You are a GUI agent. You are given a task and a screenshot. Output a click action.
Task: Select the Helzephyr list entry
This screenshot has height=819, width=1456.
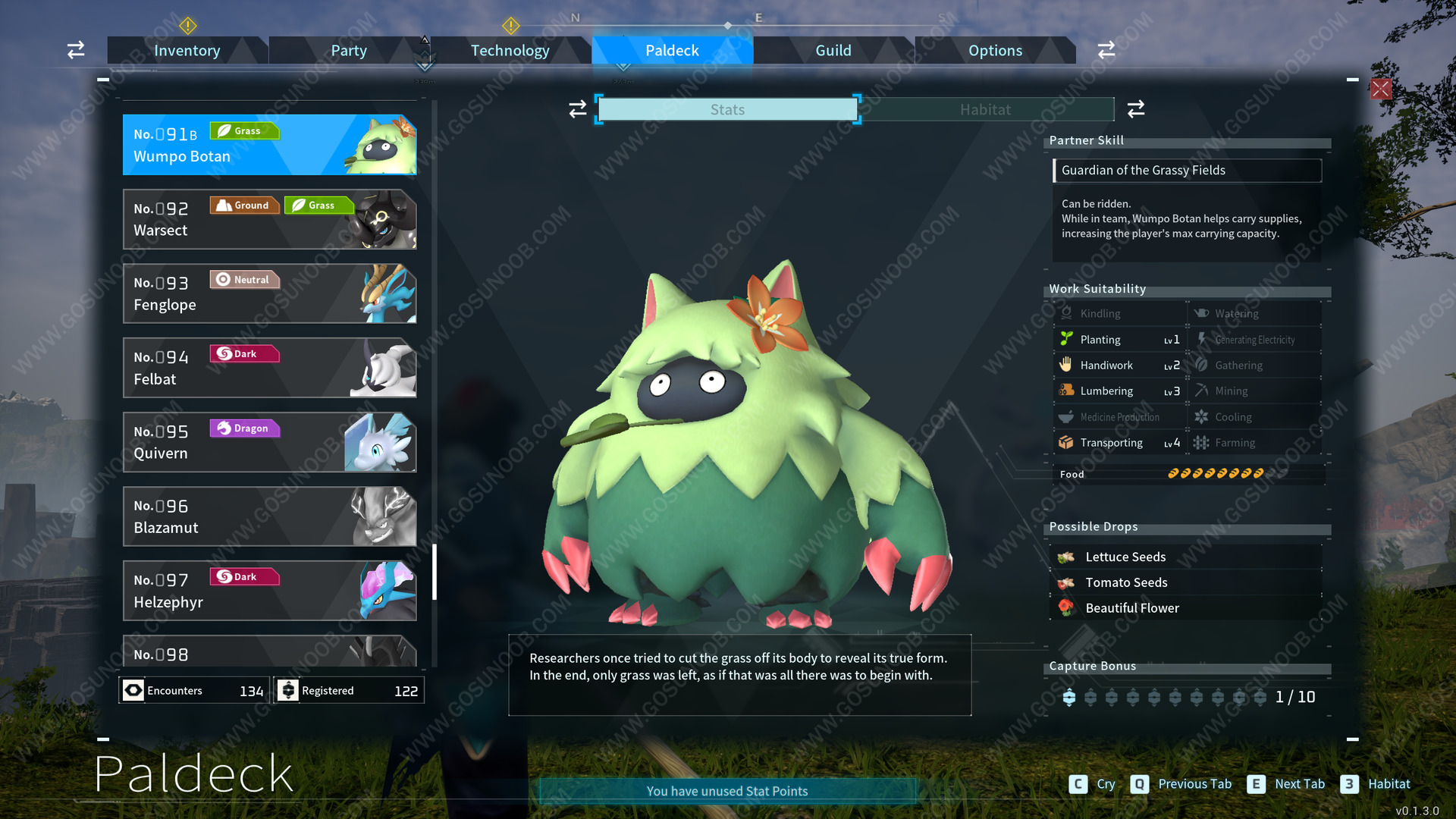click(x=269, y=591)
